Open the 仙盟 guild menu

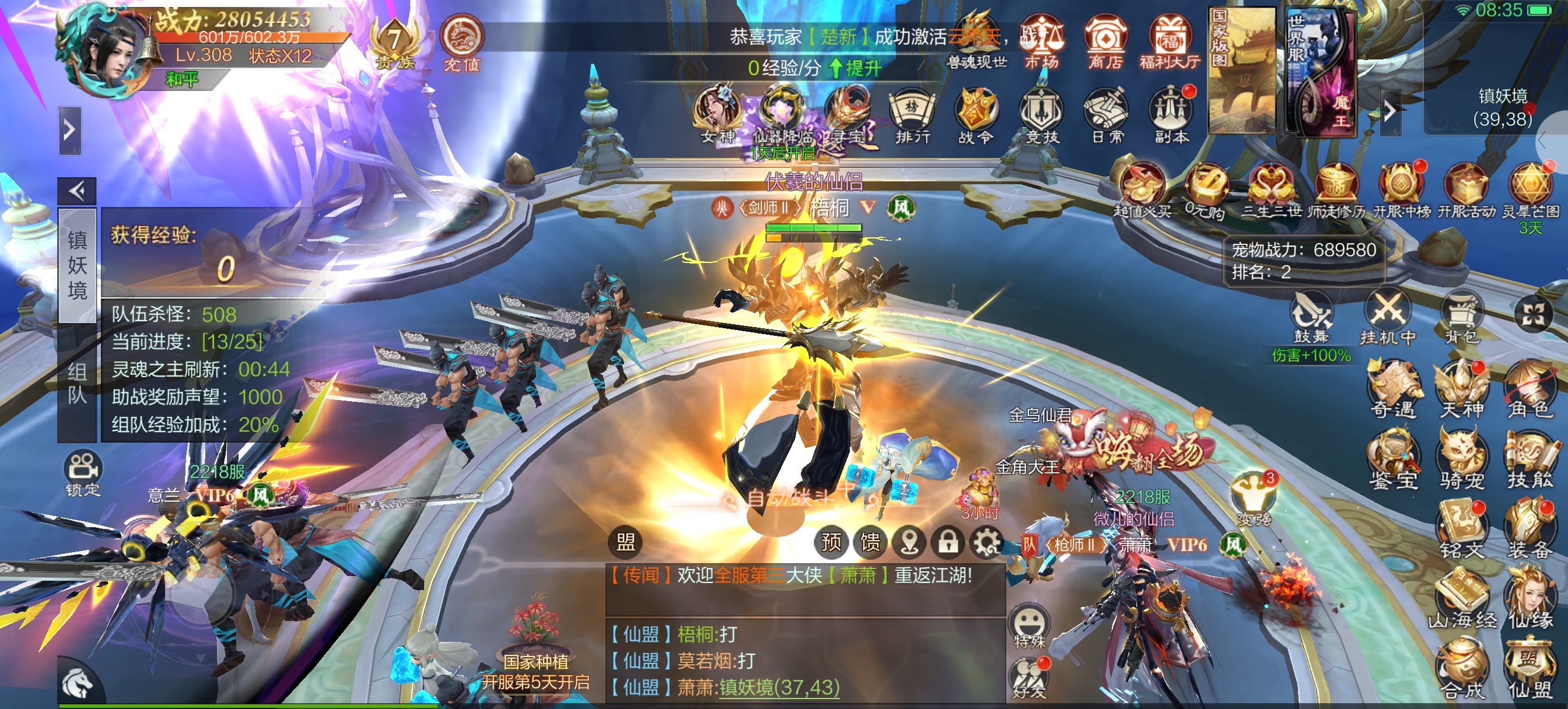1529,669
